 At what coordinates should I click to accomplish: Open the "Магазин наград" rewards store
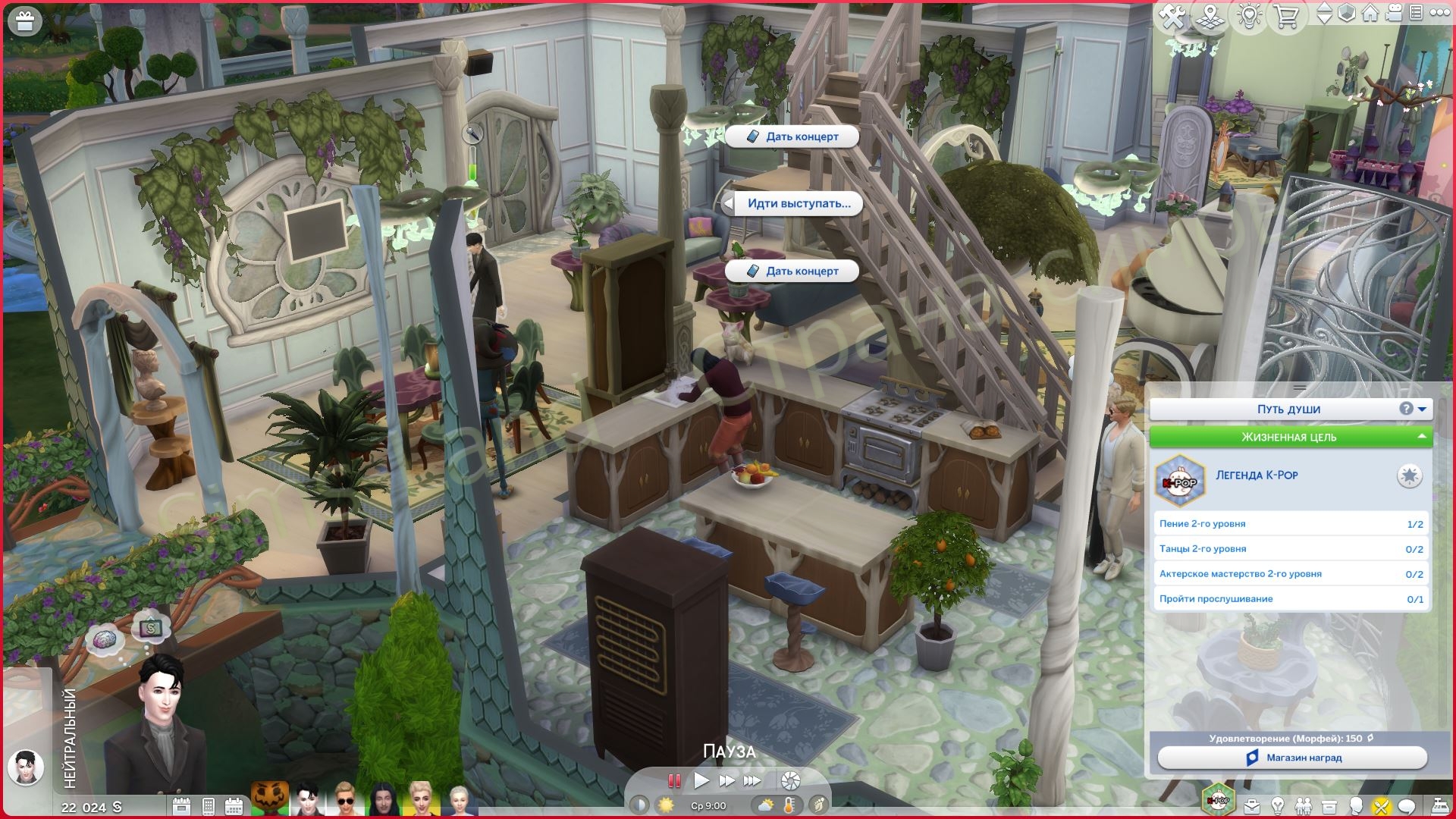(x=1292, y=758)
